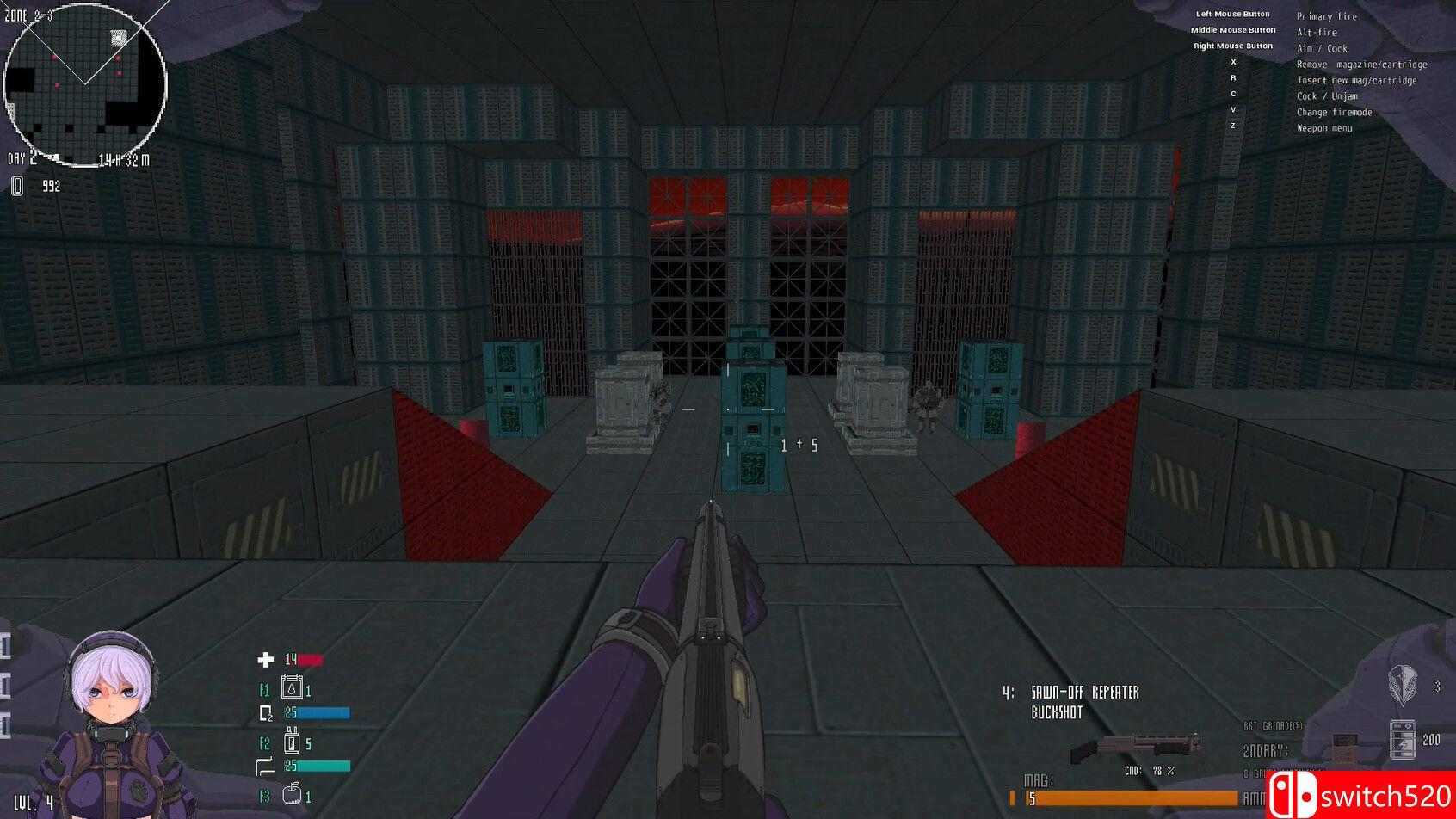Click the grenade badge icon showing 3 remaining
Viewport: 1456px width, 819px height.
[x=1401, y=687]
